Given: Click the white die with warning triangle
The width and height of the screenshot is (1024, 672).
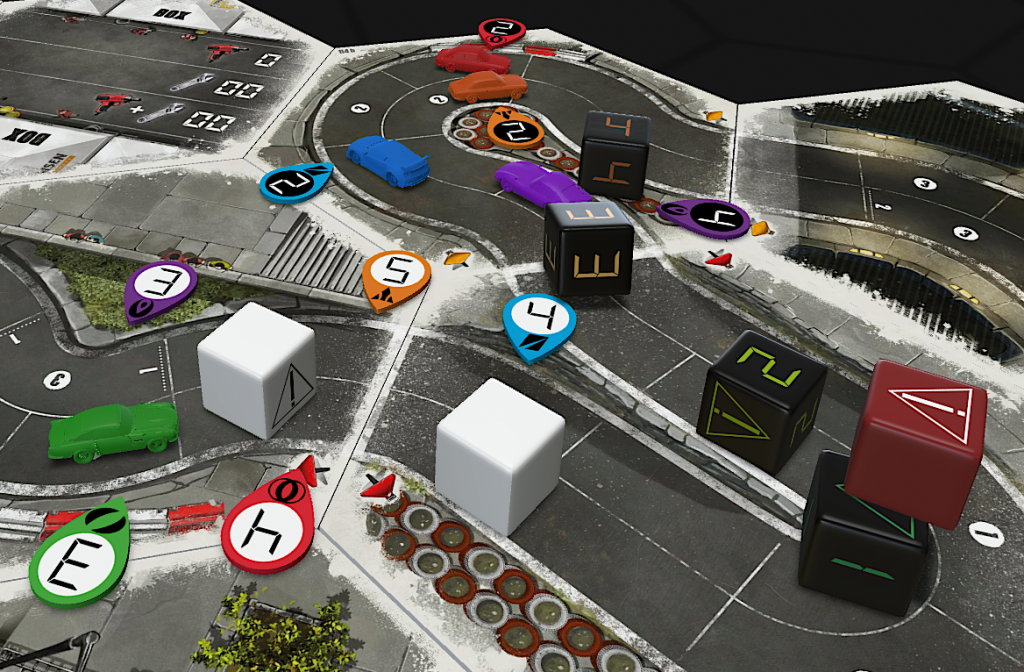Looking at the screenshot, I should click(256, 369).
